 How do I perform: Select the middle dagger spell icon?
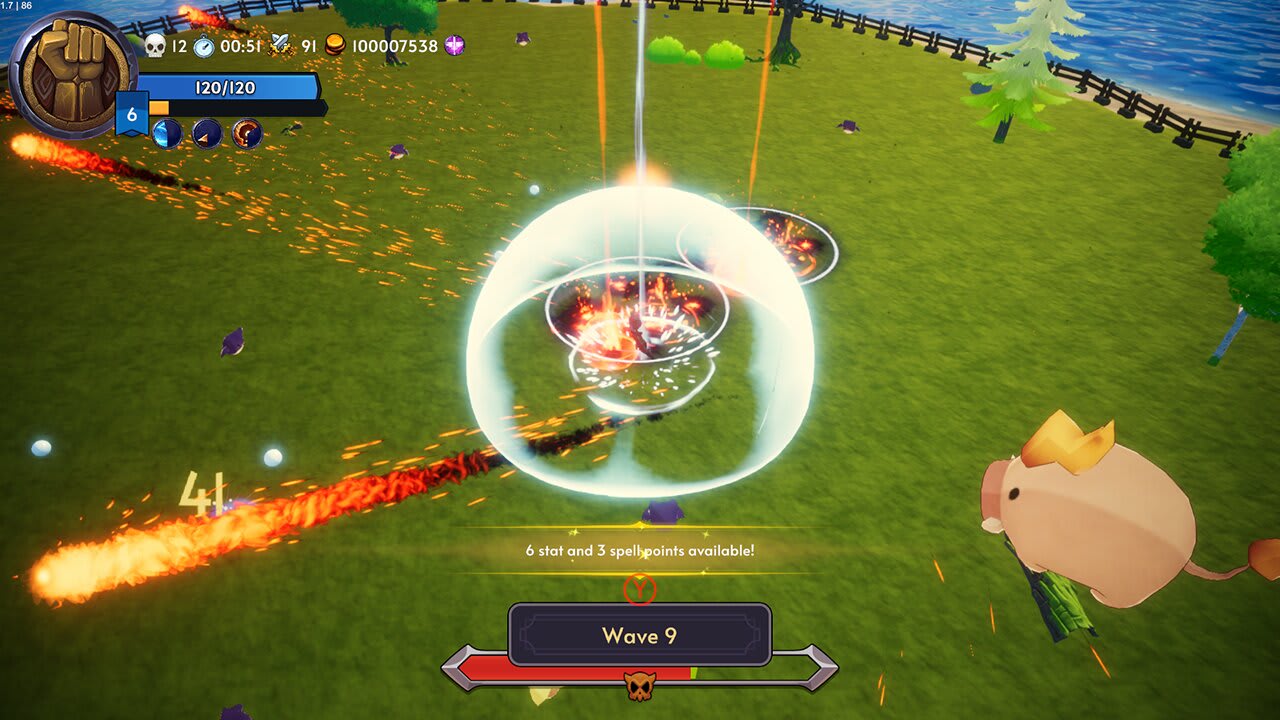[205, 133]
